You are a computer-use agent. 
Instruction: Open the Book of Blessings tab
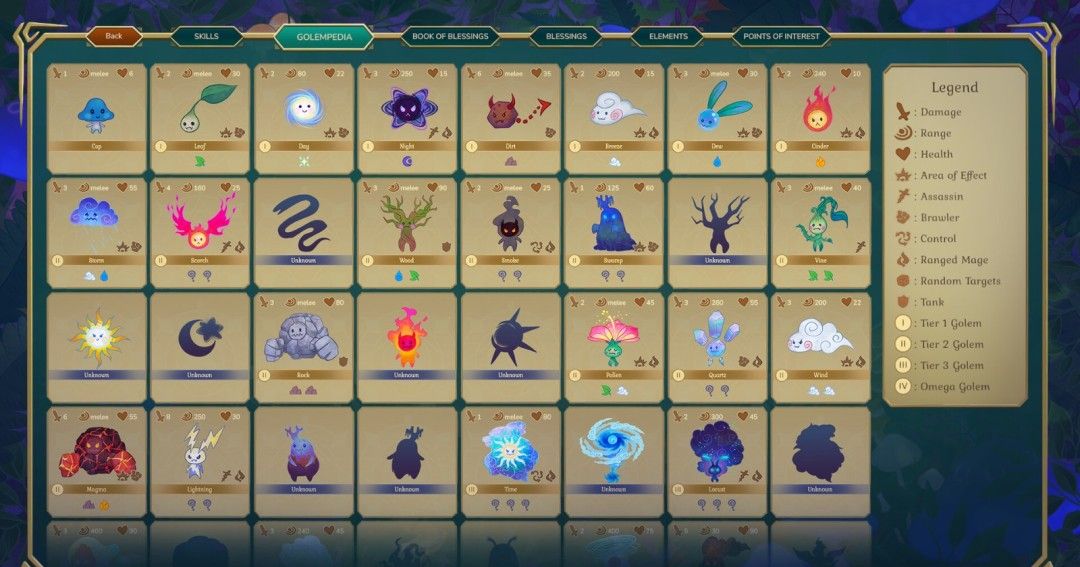(x=450, y=36)
